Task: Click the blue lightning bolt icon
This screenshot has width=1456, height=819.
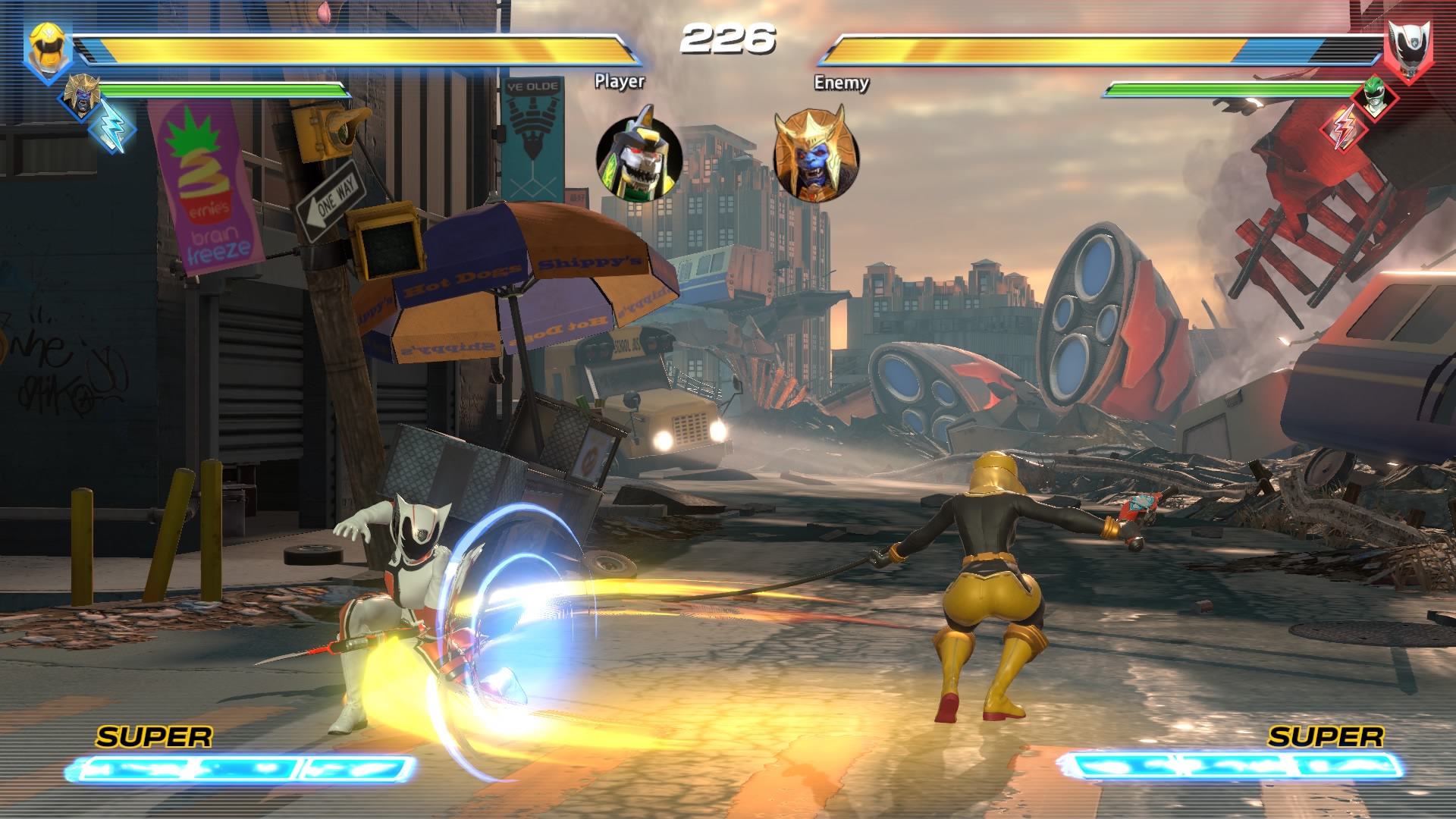Action: 111,126
